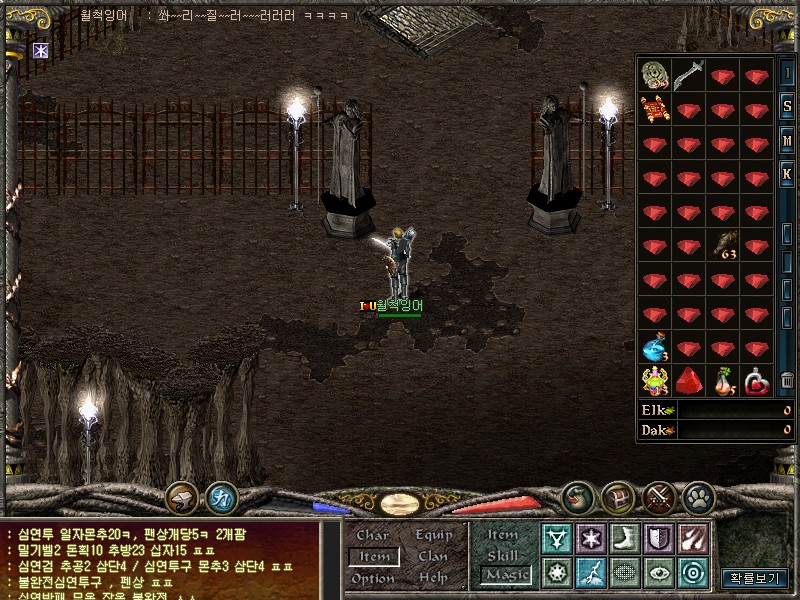This screenshot has height=600, width=800.
Task: Switch to the Magic quick-slot tab
Action: pyautogui.click(x=506, y=575)
